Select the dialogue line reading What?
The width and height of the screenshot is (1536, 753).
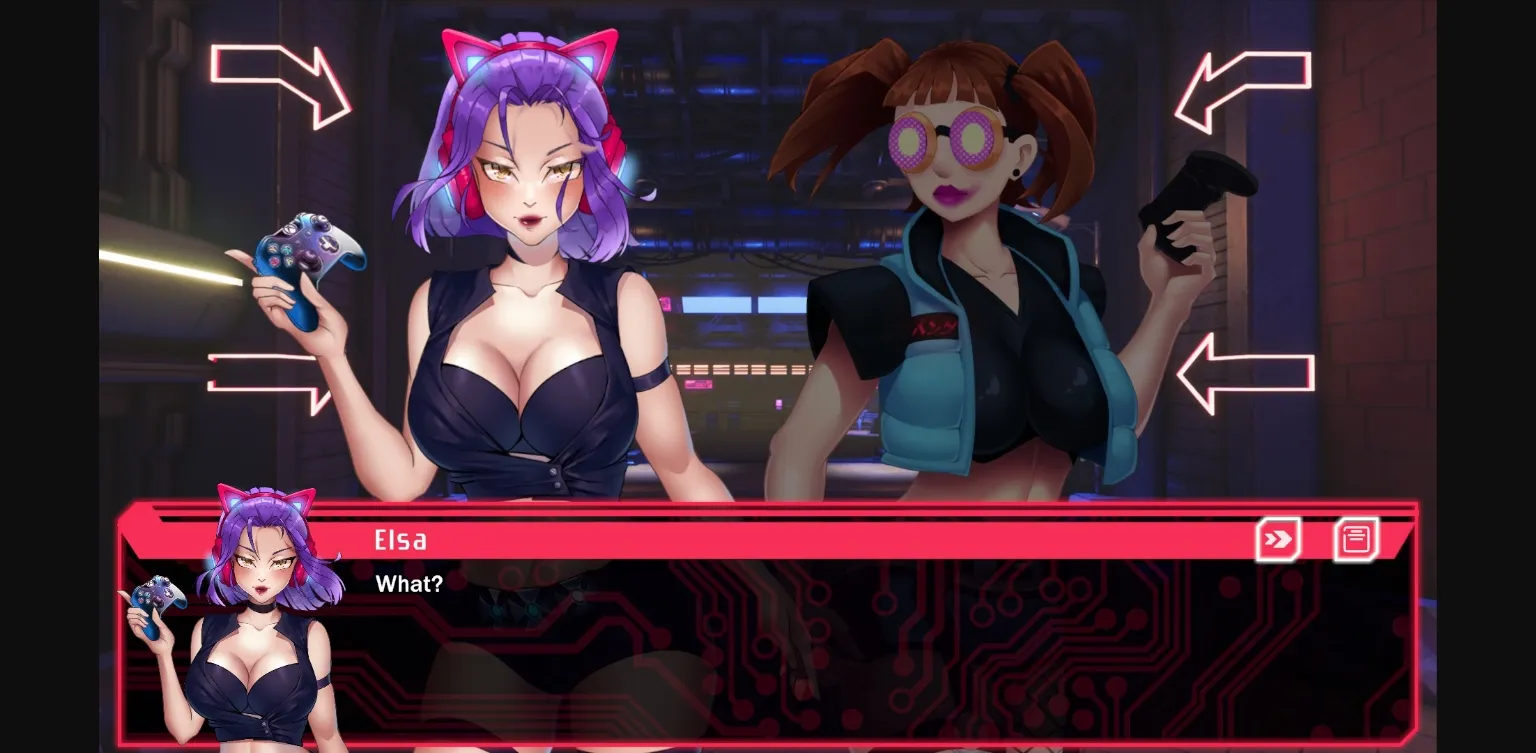click(x=409, y=584)
